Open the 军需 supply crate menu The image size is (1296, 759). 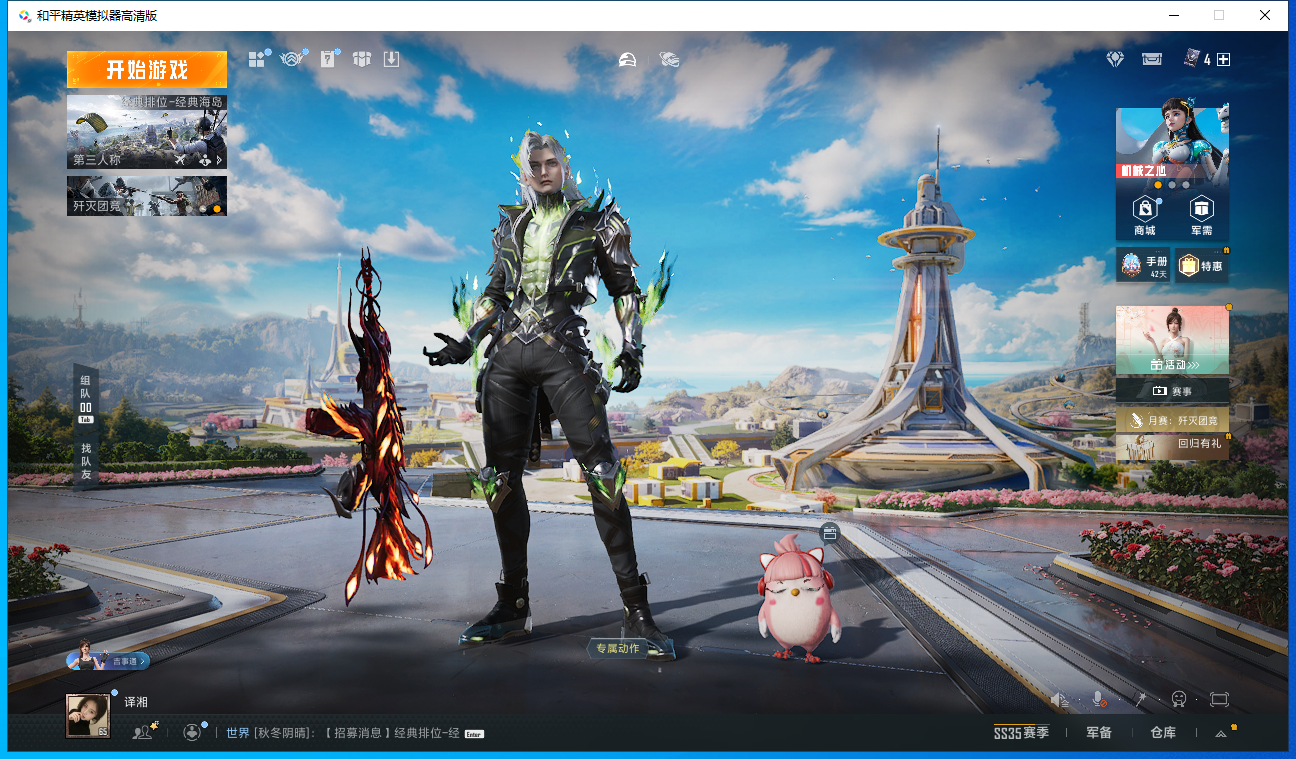click(x=1201, y=215)
